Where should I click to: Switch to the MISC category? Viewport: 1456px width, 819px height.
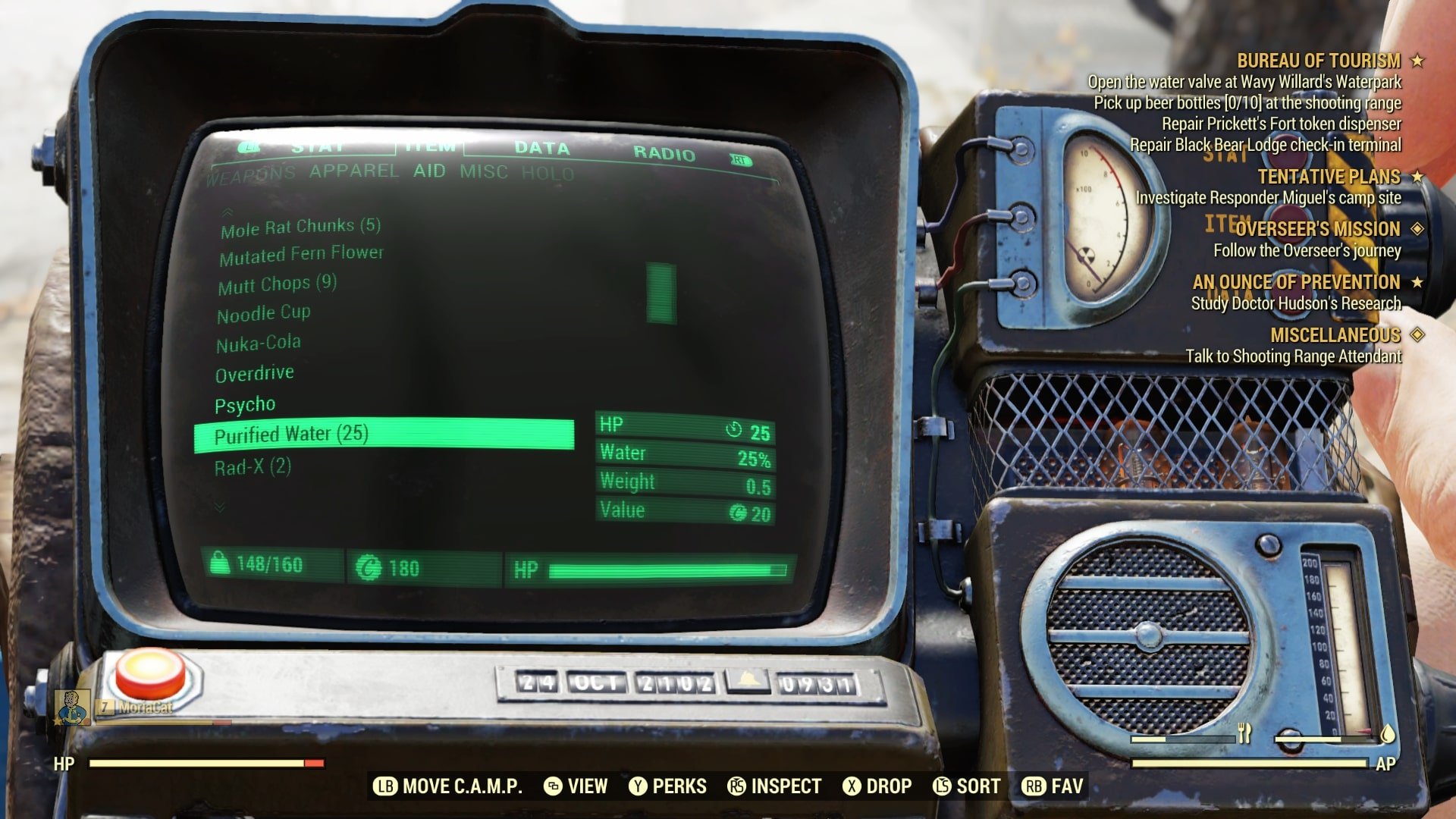[483, 172]
